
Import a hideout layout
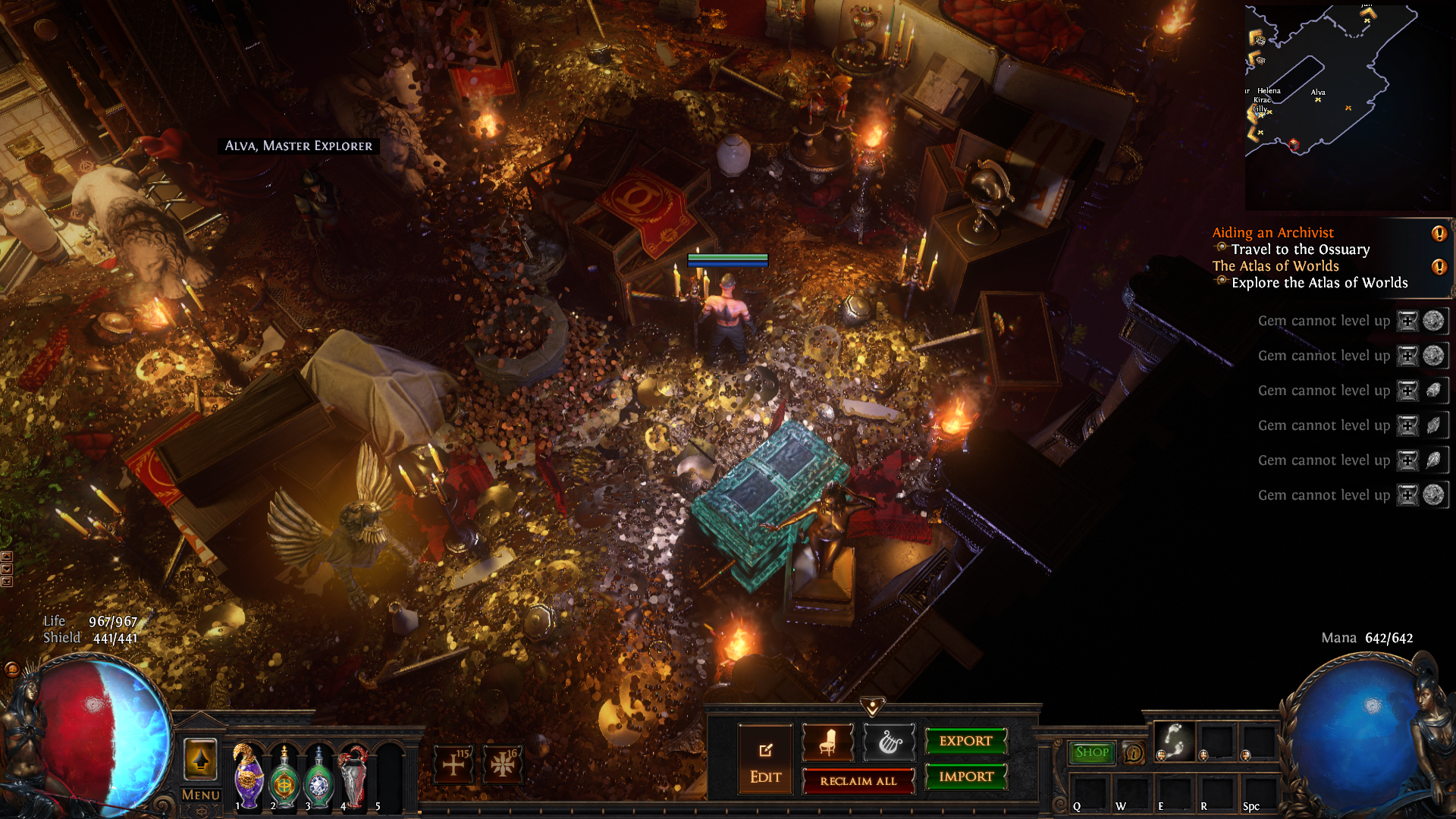point(965,777)
